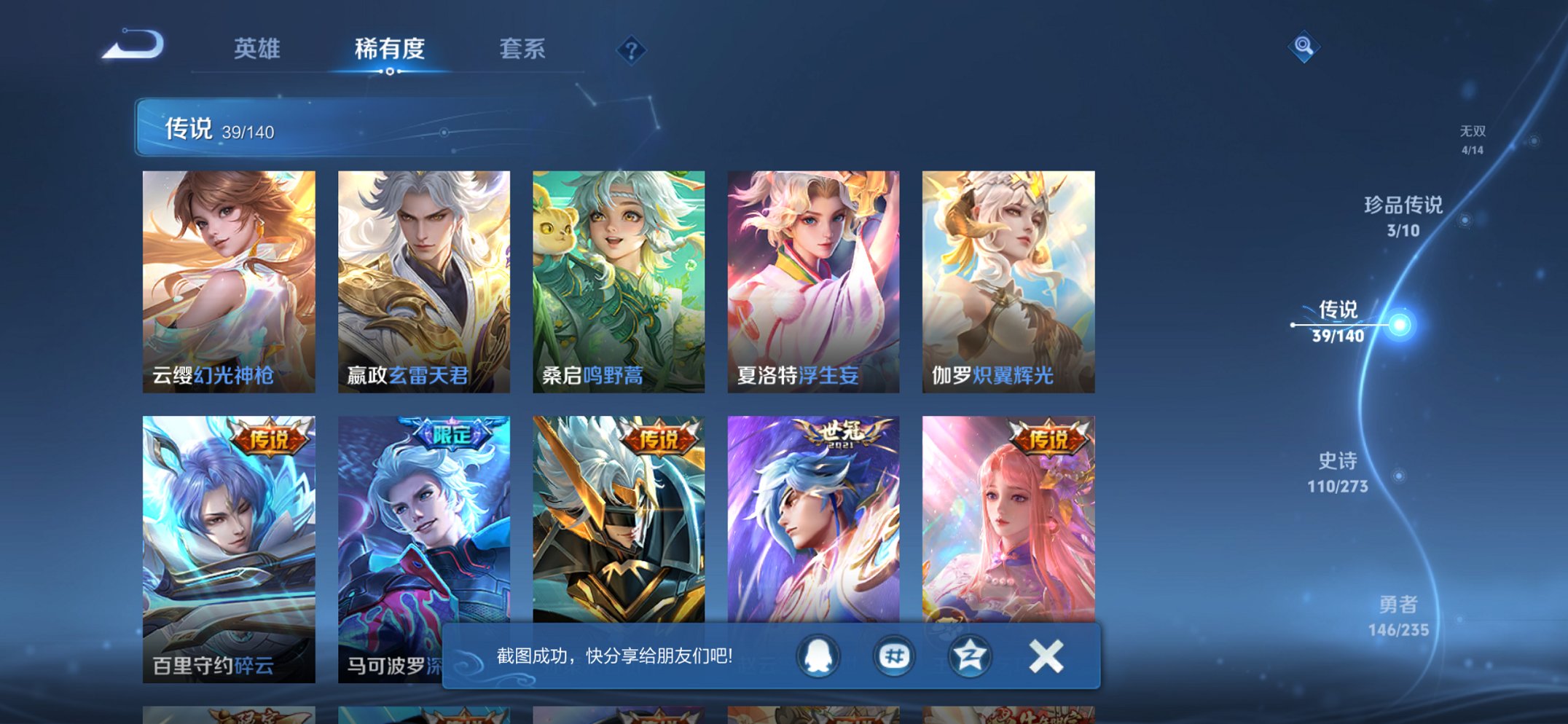The width and height of the screenshot is (1568, 724).
Task: Select the 稀有度 tab
Action: [x=391, y=48]
